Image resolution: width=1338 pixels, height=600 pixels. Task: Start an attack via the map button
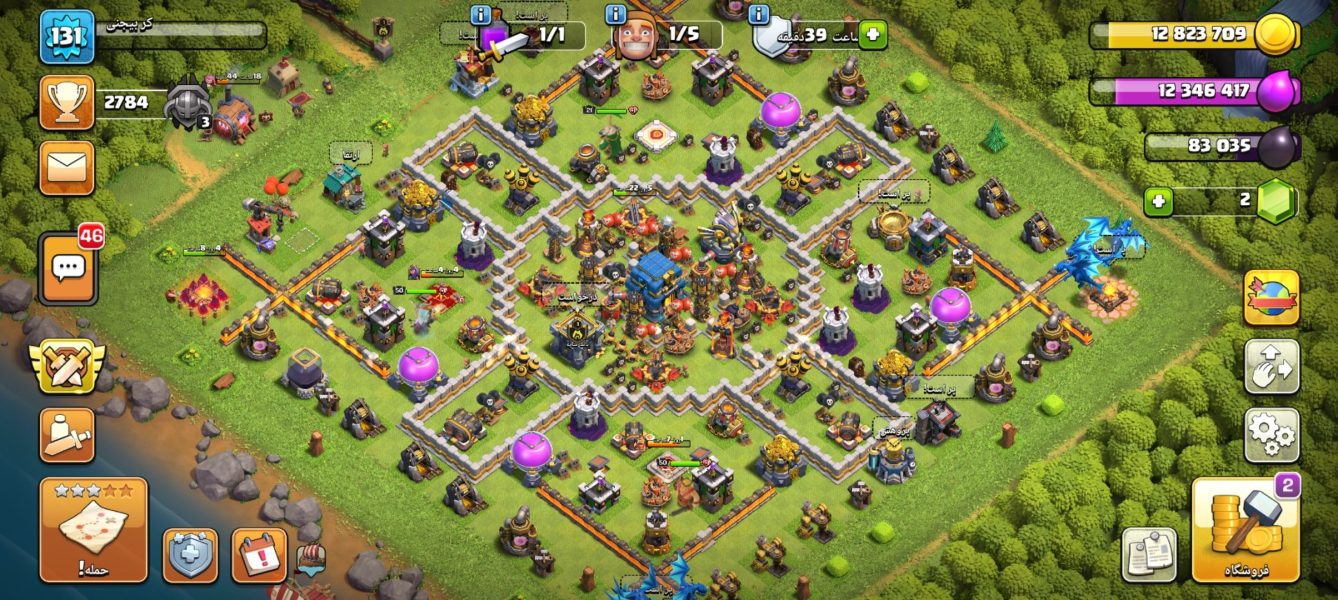tap(93, 529)
